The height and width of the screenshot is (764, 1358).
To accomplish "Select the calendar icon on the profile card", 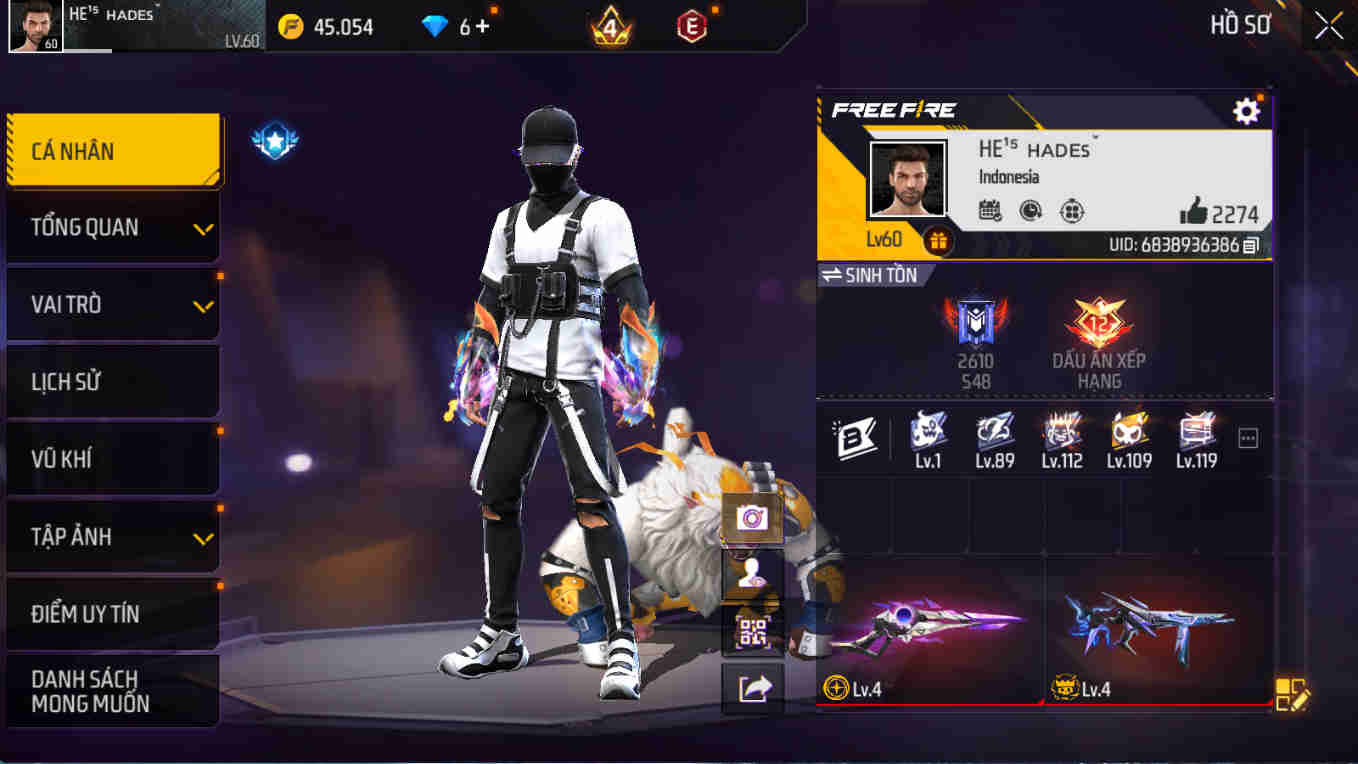I will click(988, 211).
